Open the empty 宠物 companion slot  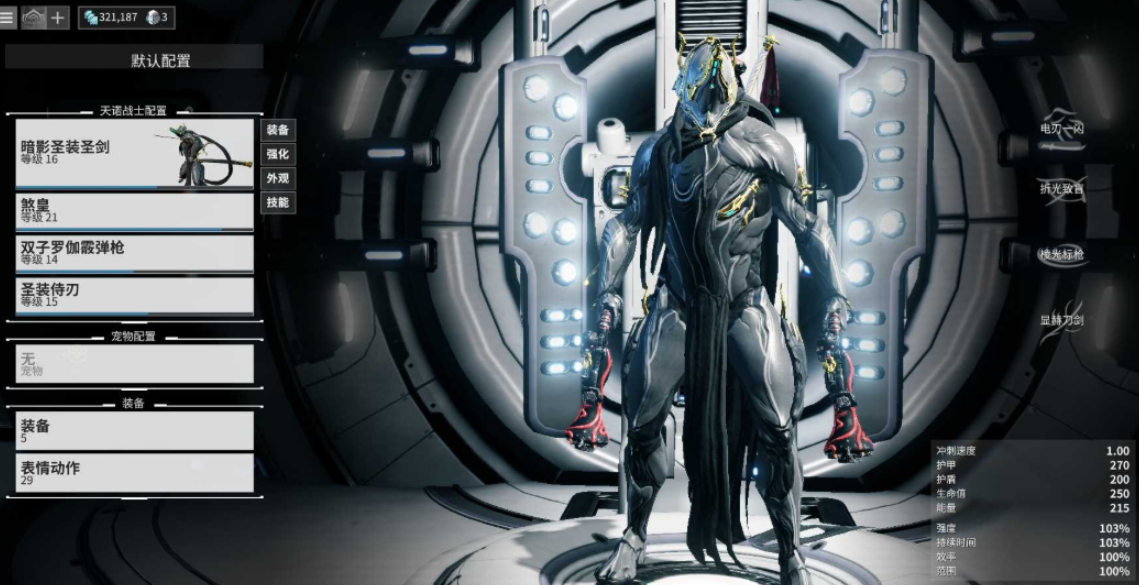pyautogui.click(x=134, y=364)
